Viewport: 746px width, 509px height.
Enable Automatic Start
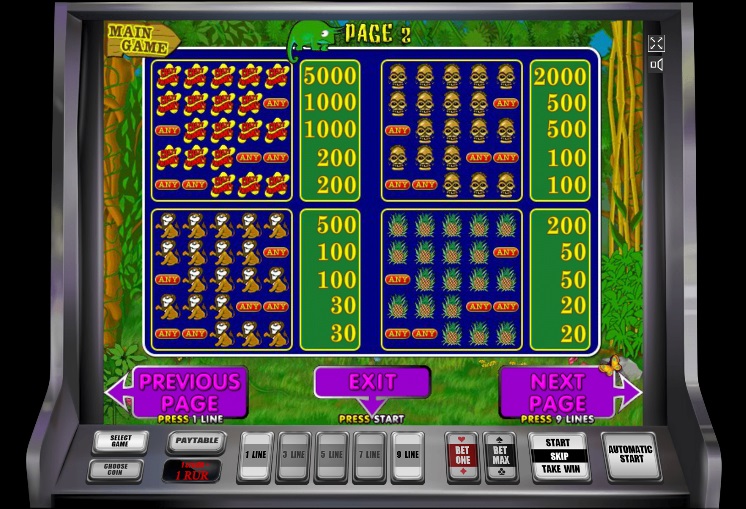pyautogui.click(x=632, y=455)
